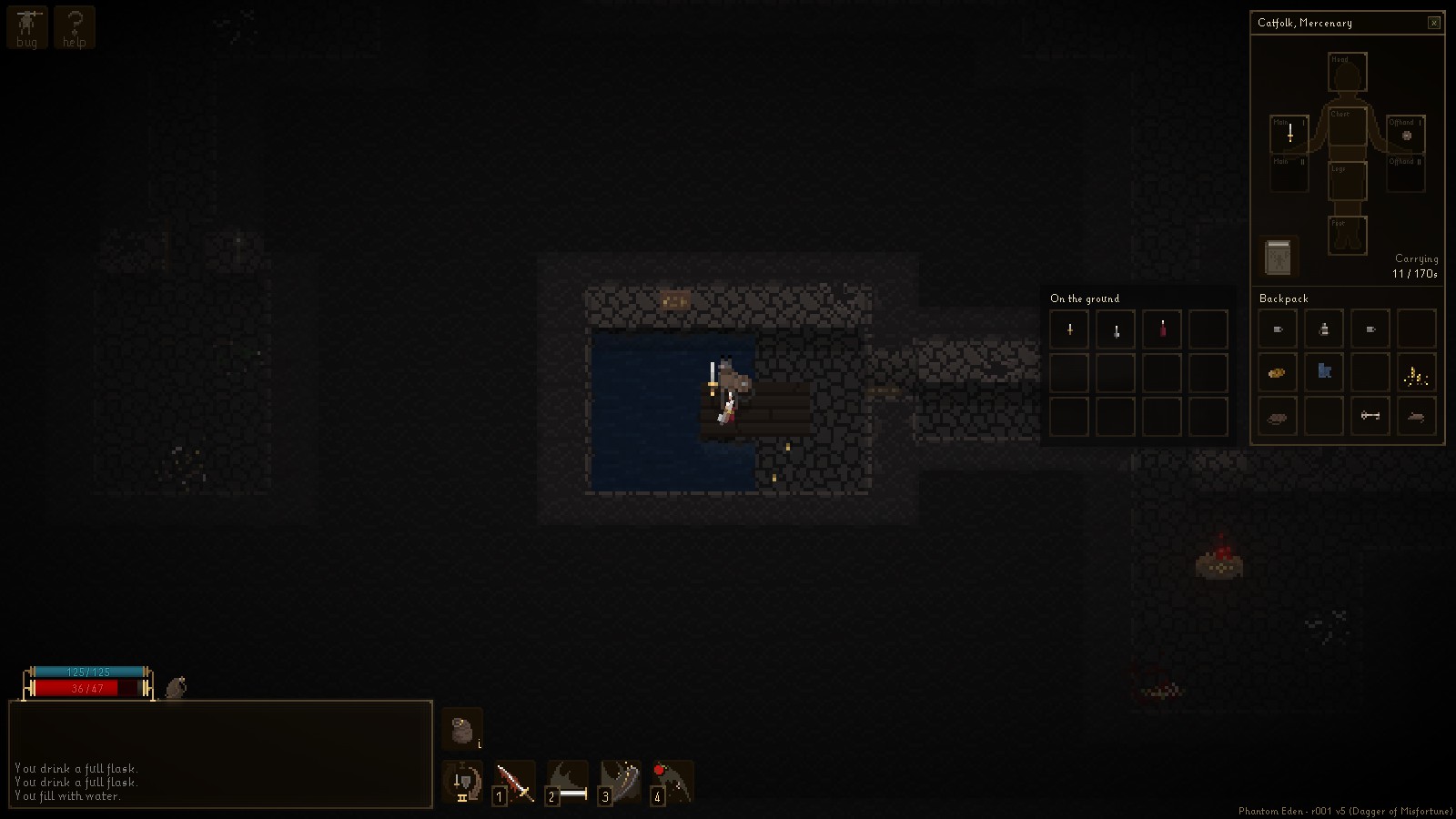The width and height of the screenshot is (1456, 819).
Task: Select the gold coins pile in backpack
Action: 1416,372
